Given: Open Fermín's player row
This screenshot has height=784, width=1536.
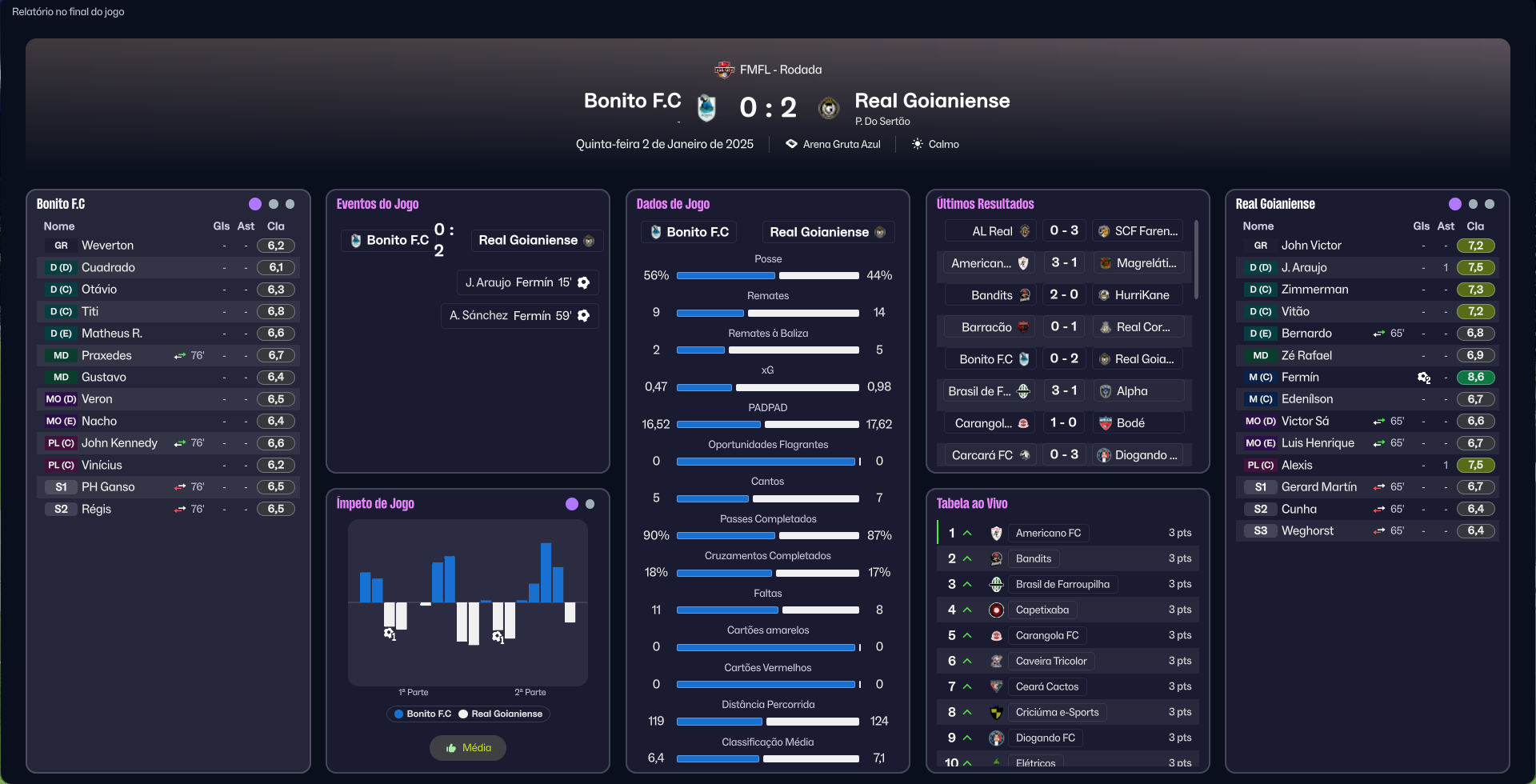Looking at the screenshot, I should point(1300,378).
